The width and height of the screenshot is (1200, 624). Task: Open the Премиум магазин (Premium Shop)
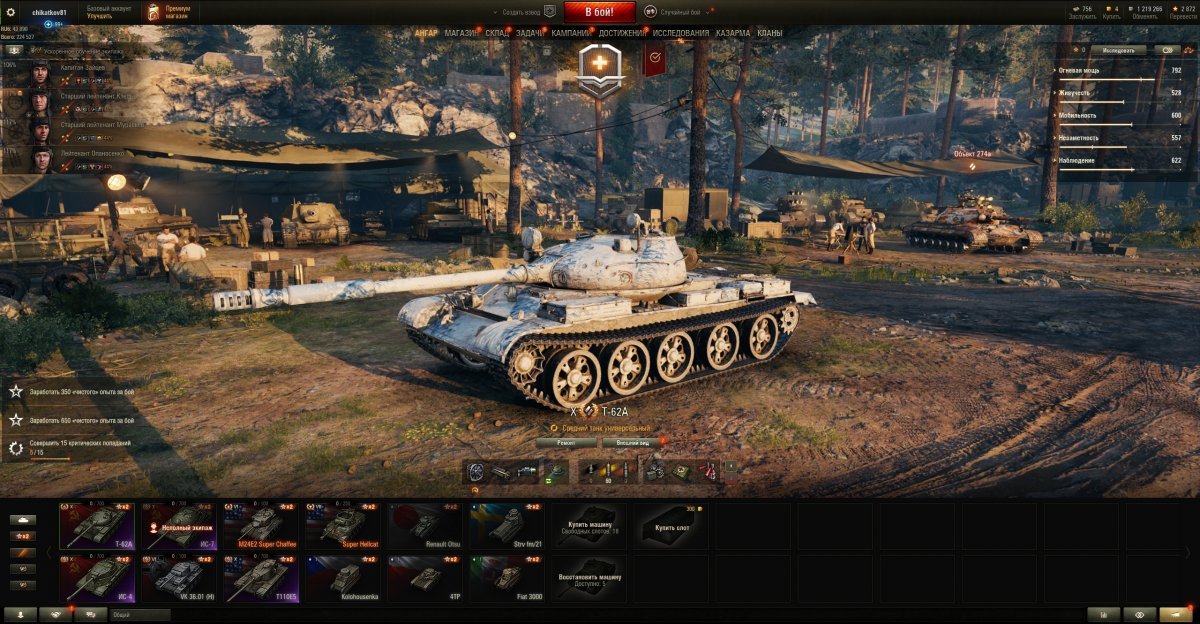pyautogui.click(x=168, y=12)
